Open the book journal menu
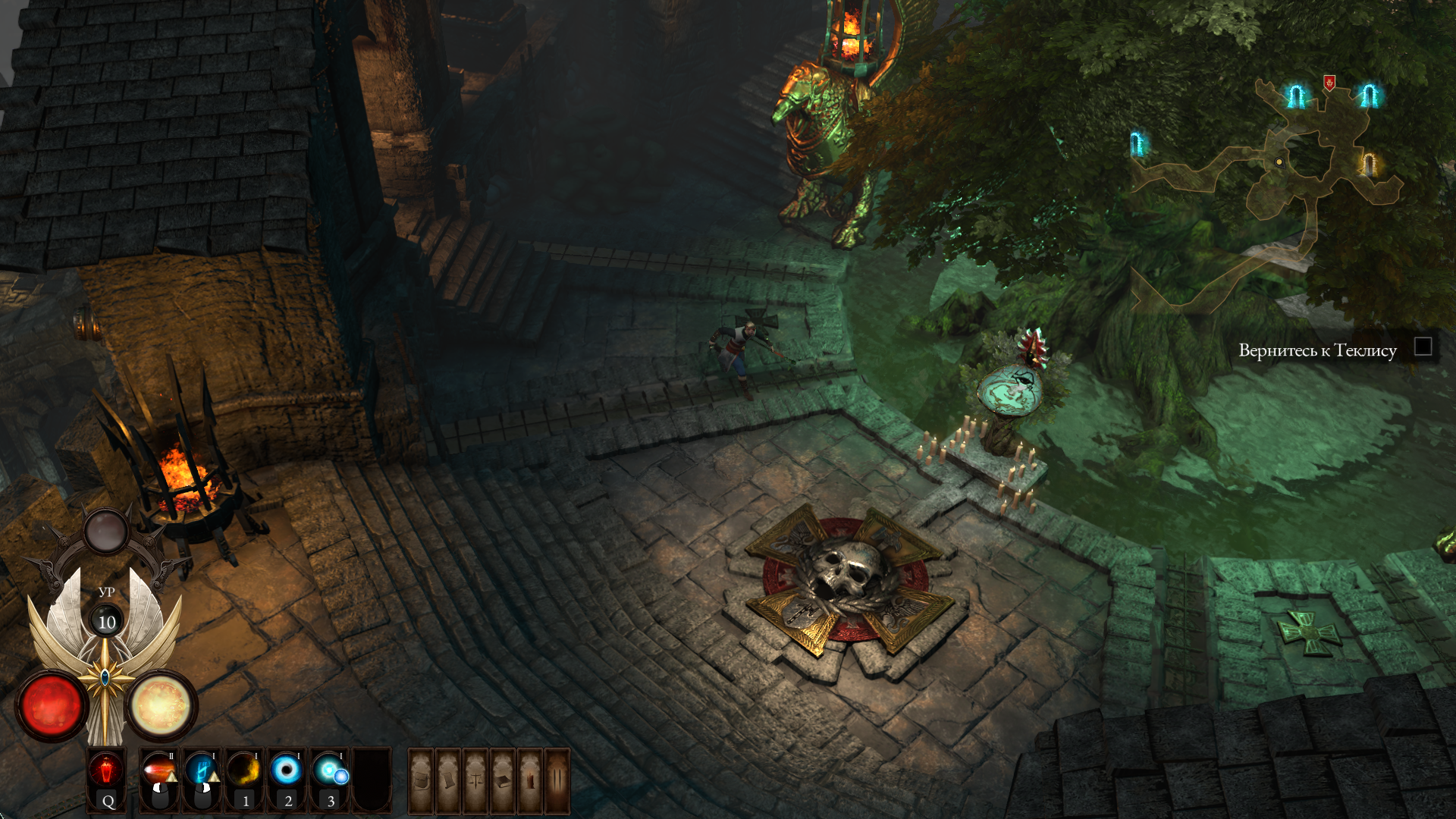 [x=503, y=780]
